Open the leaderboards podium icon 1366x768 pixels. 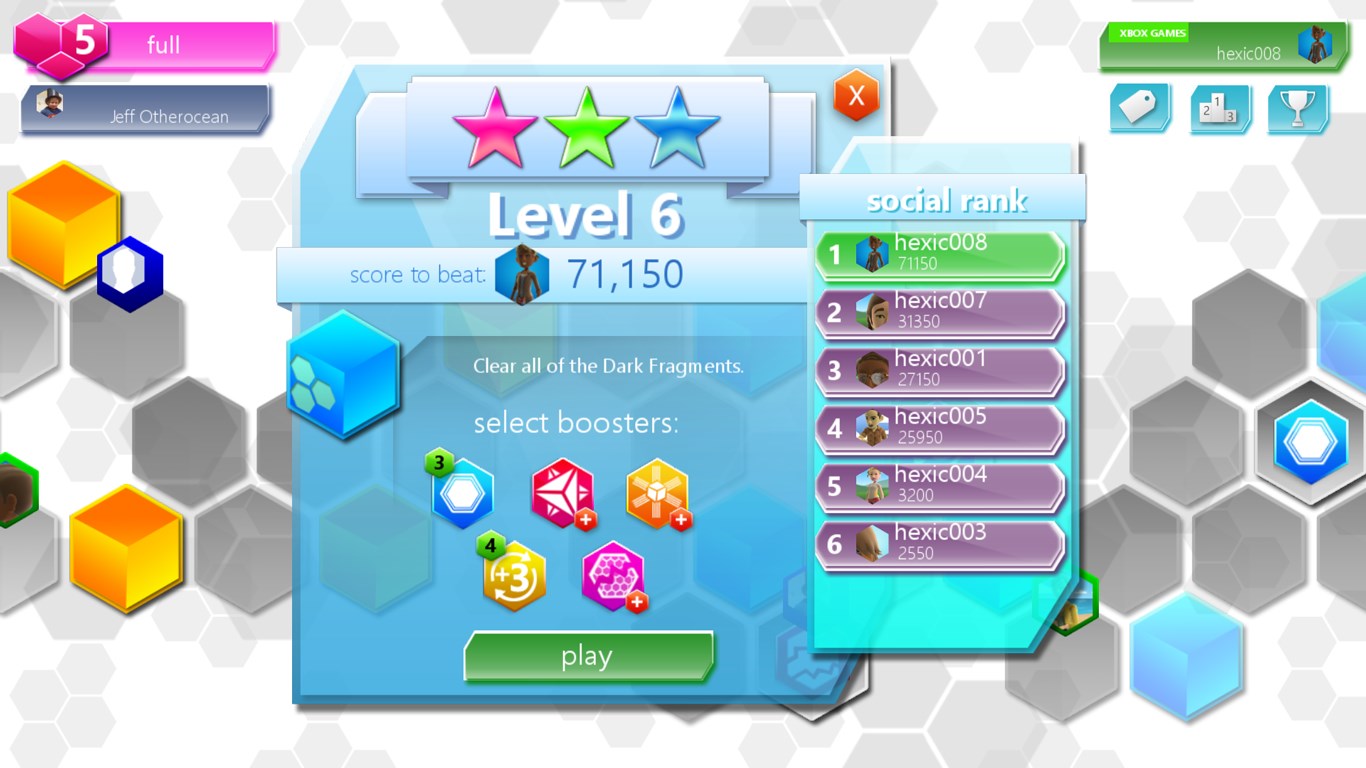tap(1220, 107)
